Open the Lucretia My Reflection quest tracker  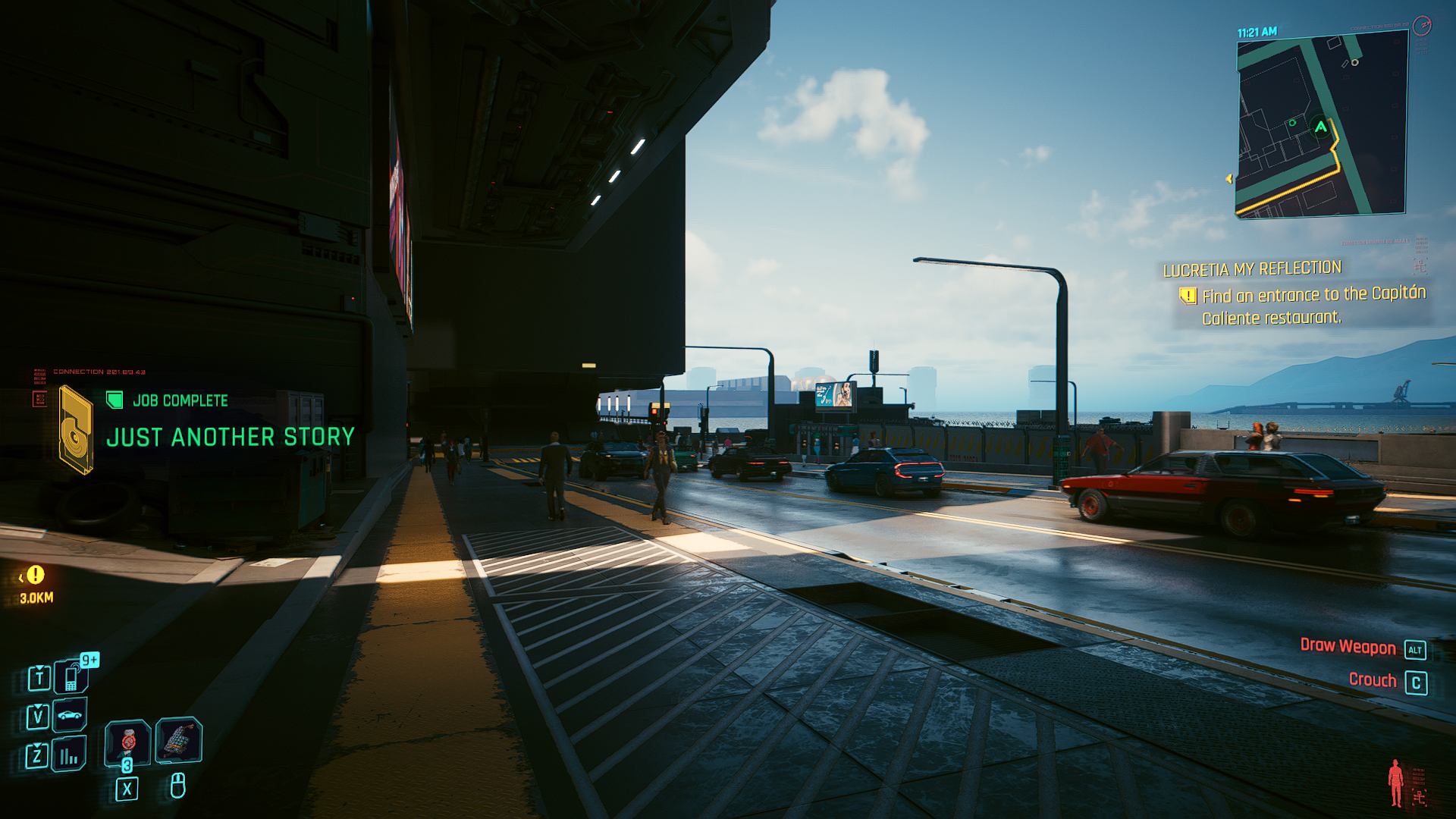[1252, 269]
